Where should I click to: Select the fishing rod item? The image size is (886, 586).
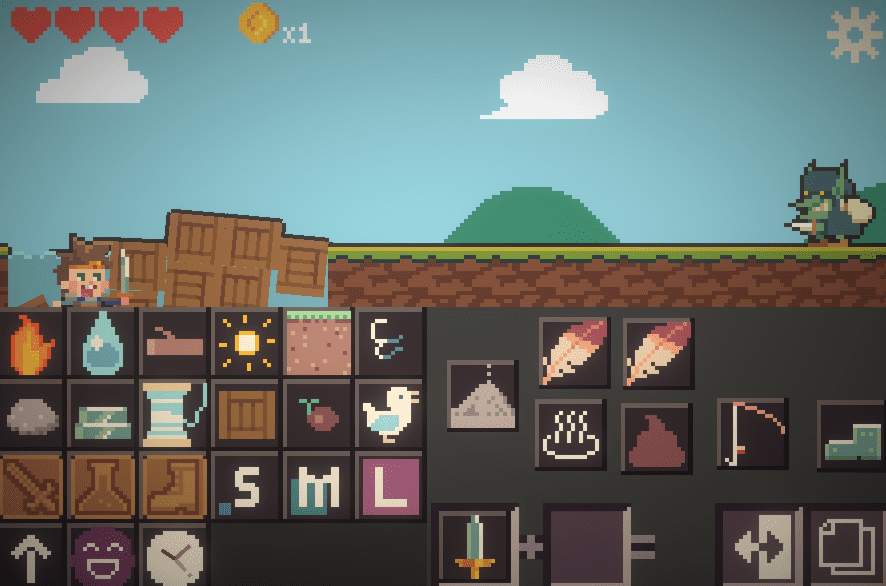pos(753,433)
